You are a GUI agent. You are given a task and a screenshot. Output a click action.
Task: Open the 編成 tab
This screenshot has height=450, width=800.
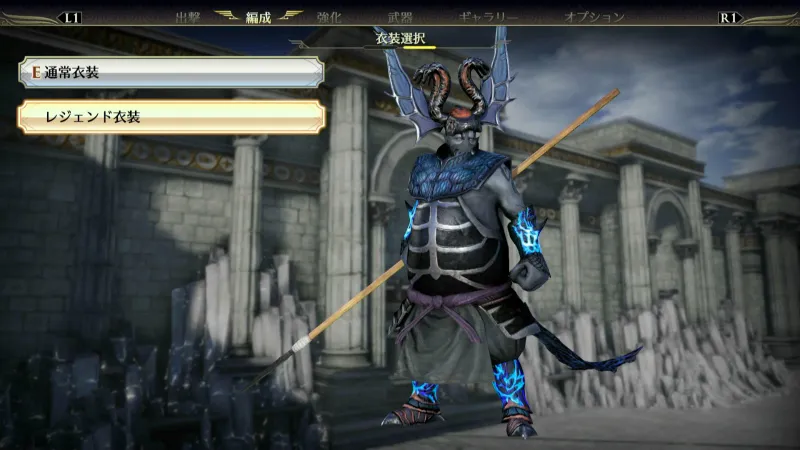point(259,17)
